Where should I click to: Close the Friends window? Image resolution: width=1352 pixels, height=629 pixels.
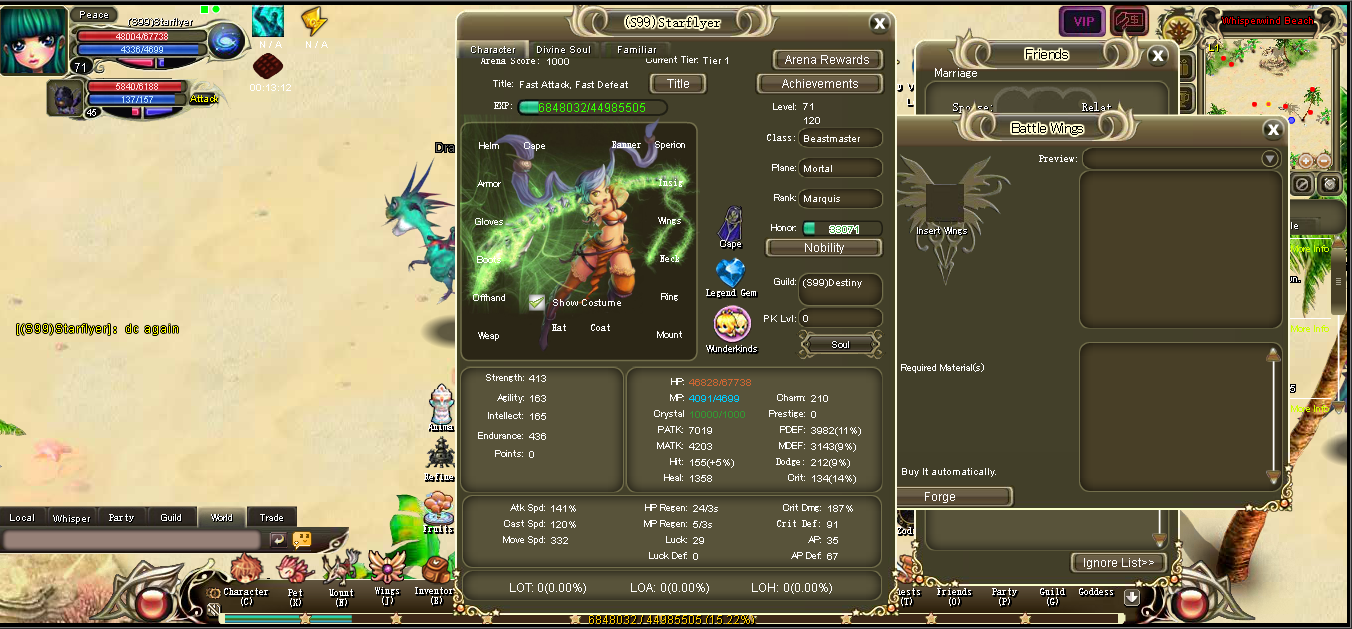1157,56
